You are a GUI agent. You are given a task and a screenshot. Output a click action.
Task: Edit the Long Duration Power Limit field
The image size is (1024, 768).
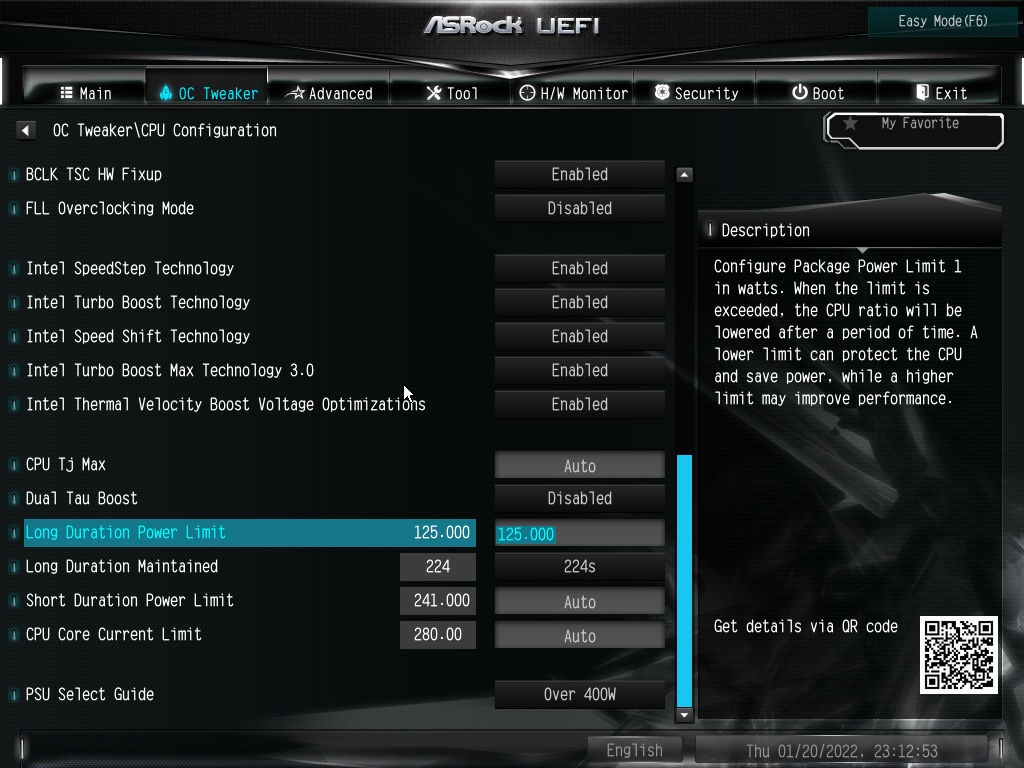(580, 534)
